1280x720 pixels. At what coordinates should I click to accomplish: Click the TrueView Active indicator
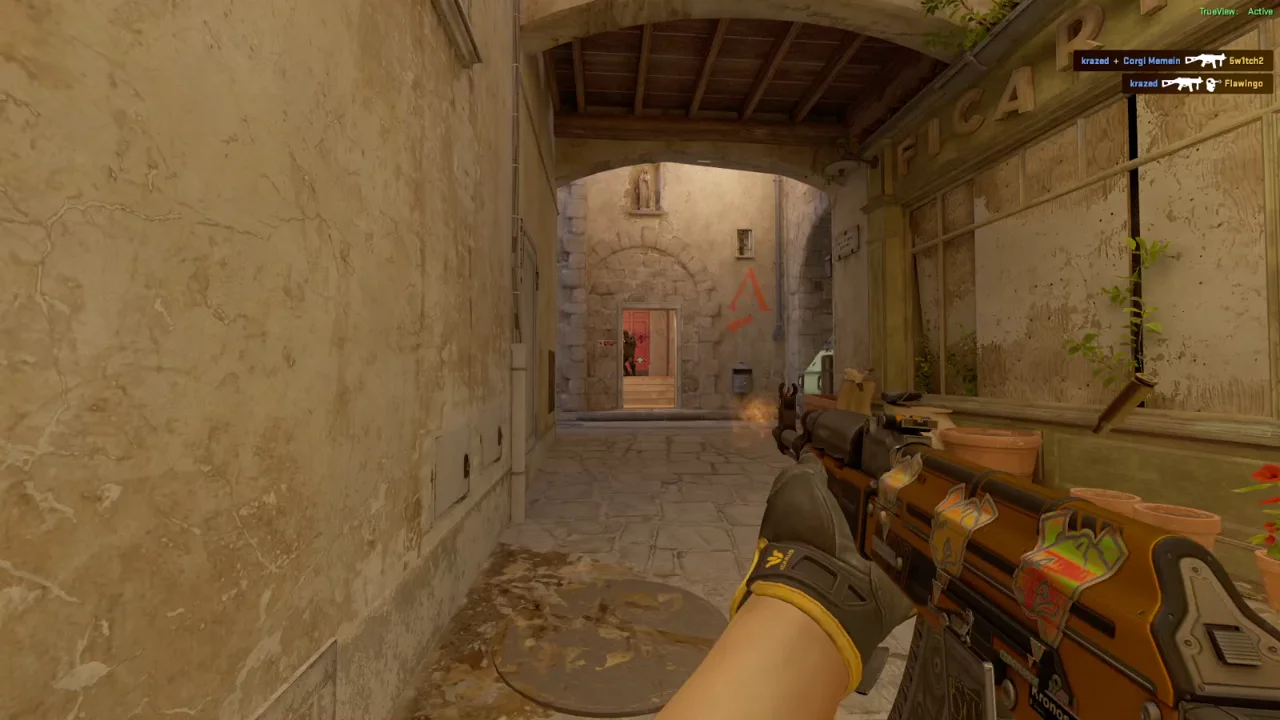click(1235, 12)
